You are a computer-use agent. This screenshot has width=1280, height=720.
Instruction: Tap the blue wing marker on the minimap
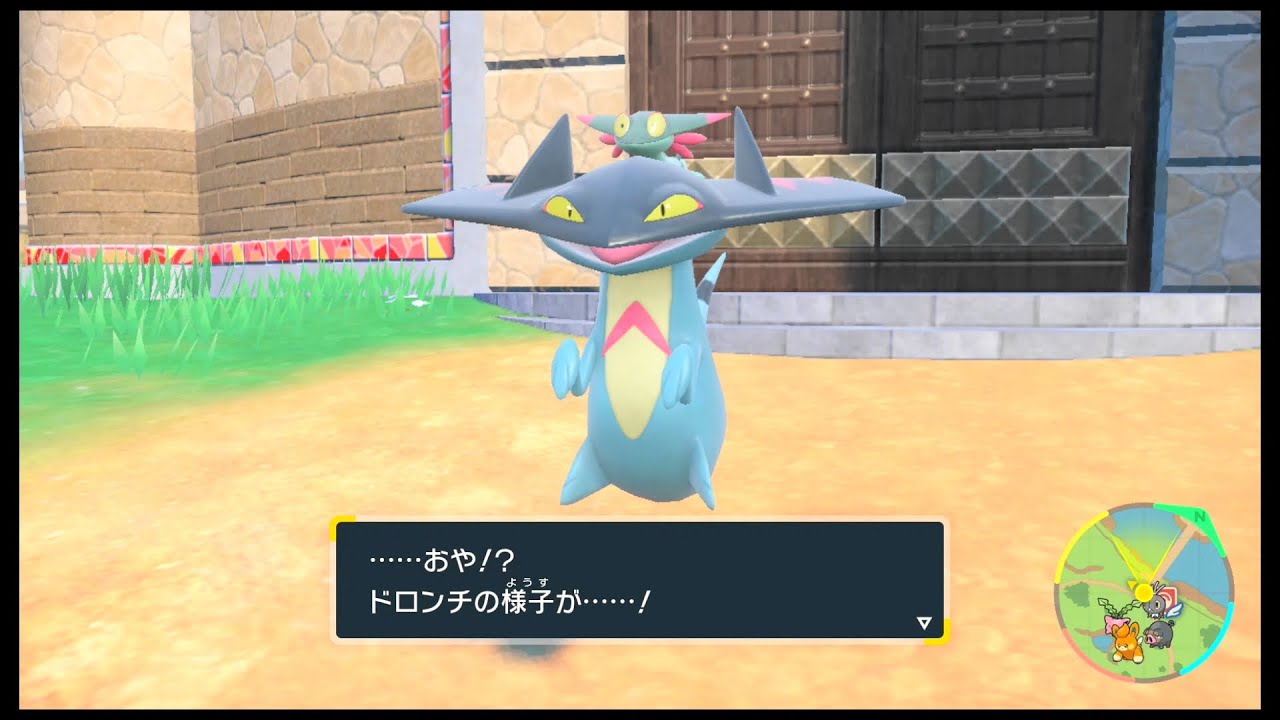pyautogui.click(x=1176, y=610)
